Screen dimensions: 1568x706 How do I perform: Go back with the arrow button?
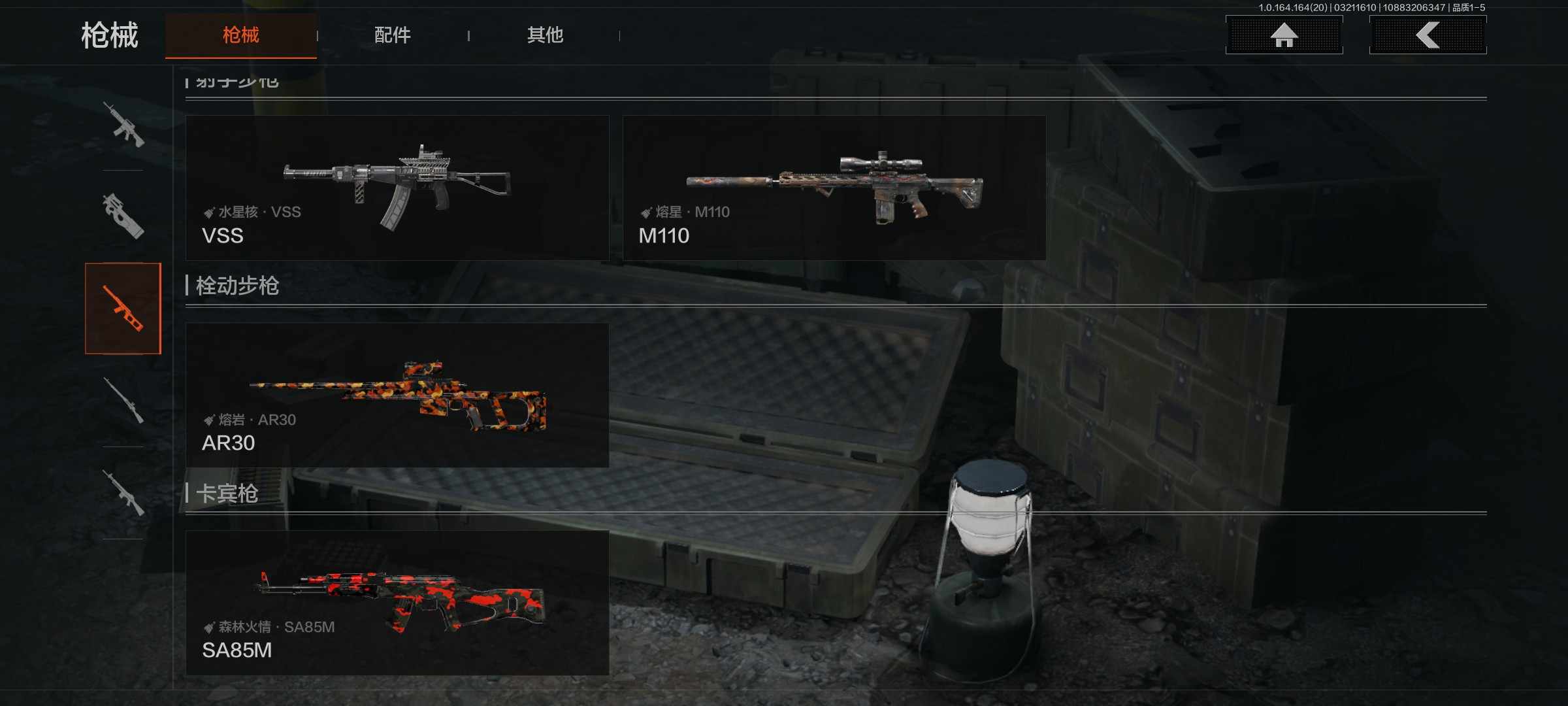(1428, 35)
